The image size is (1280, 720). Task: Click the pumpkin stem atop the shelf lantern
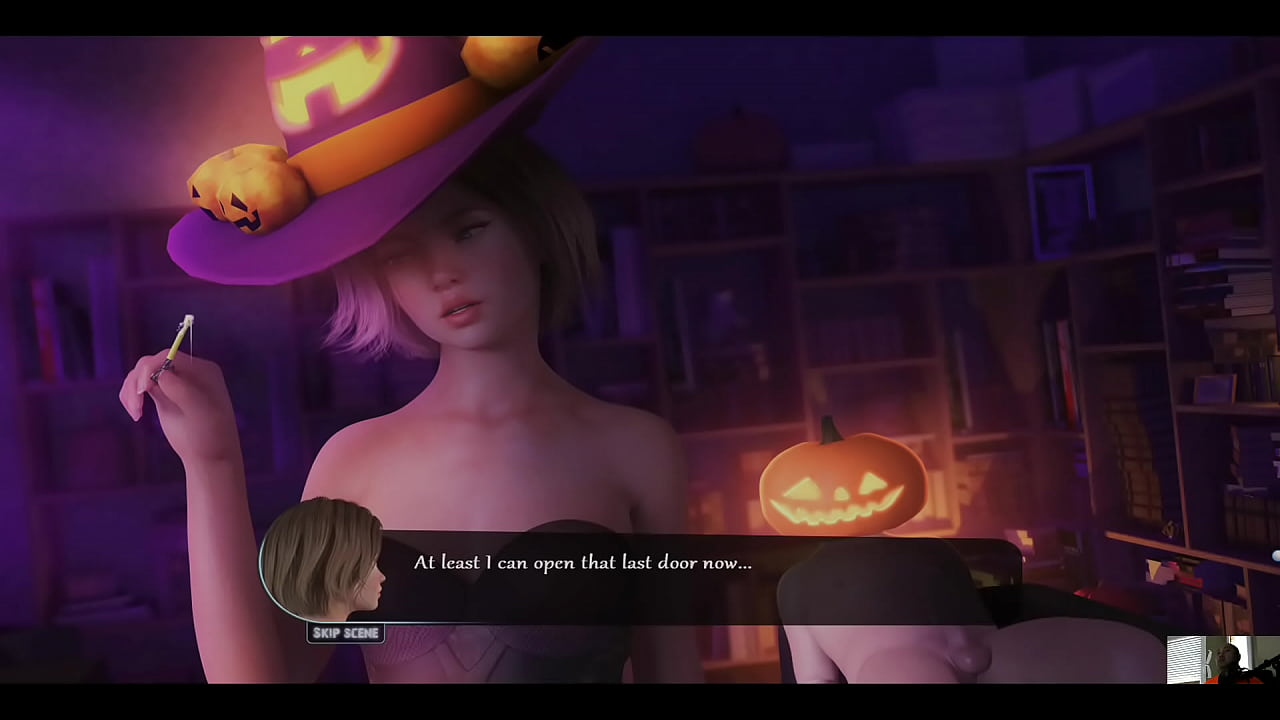pyautogui.click(x=832, y=434)
